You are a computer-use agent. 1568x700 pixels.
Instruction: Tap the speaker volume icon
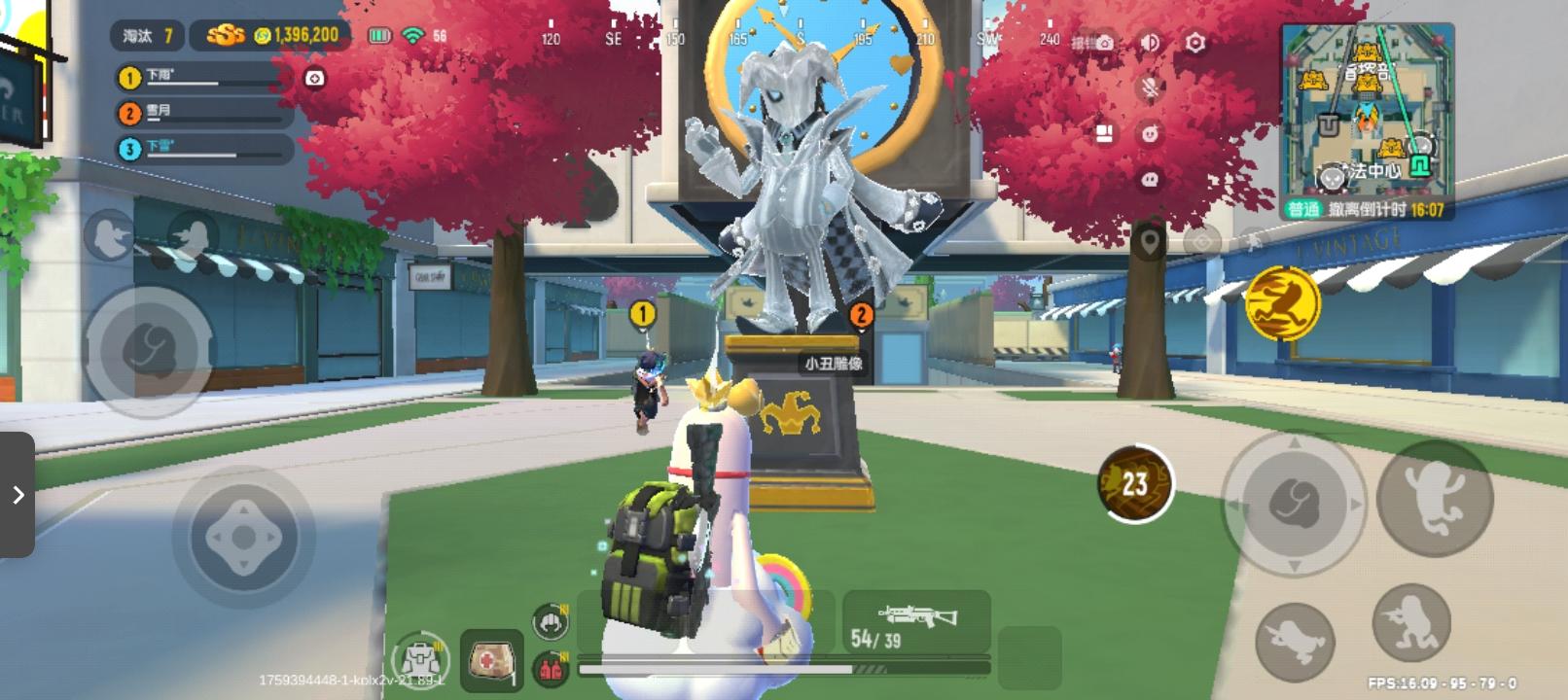(1149, 42)
